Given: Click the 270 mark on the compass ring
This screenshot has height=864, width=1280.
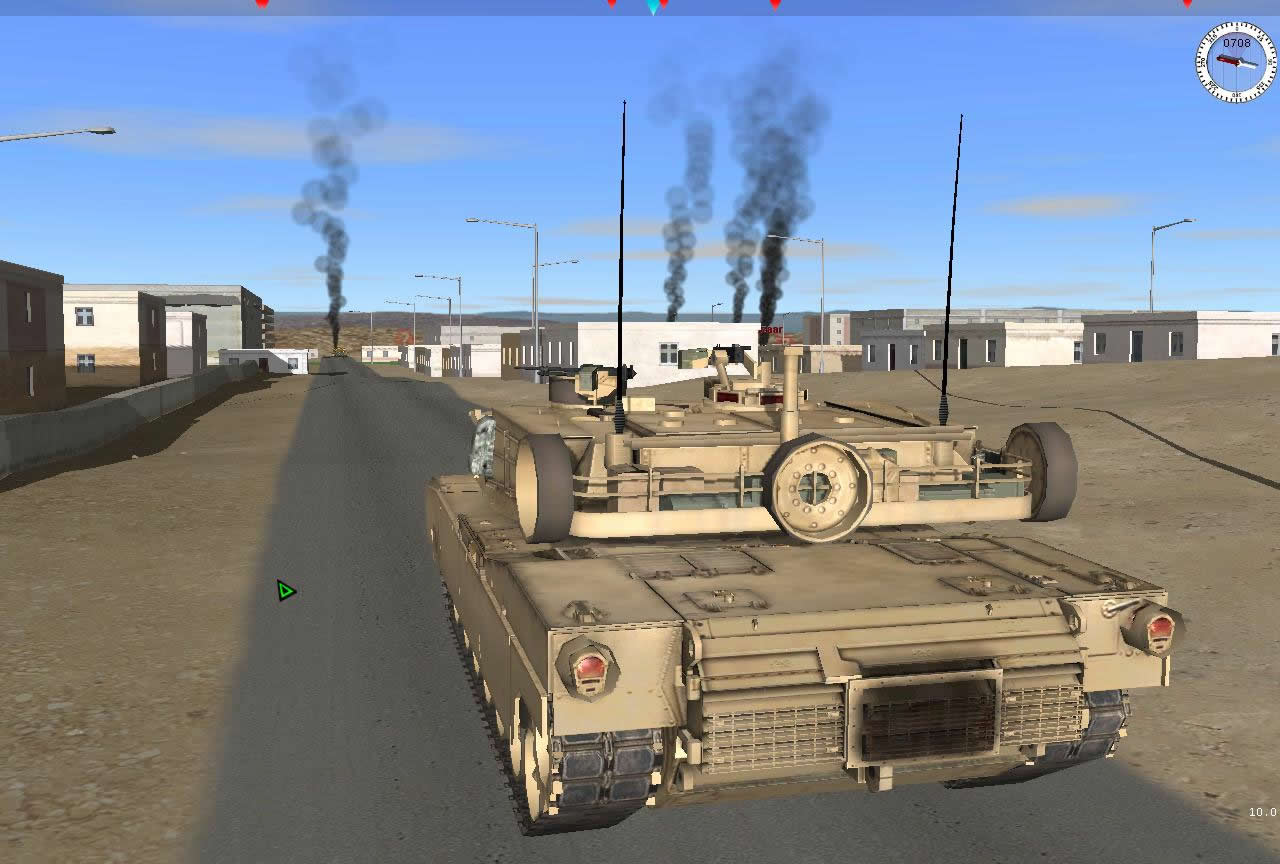Looking at the screenshot, I should (1202, 62).
